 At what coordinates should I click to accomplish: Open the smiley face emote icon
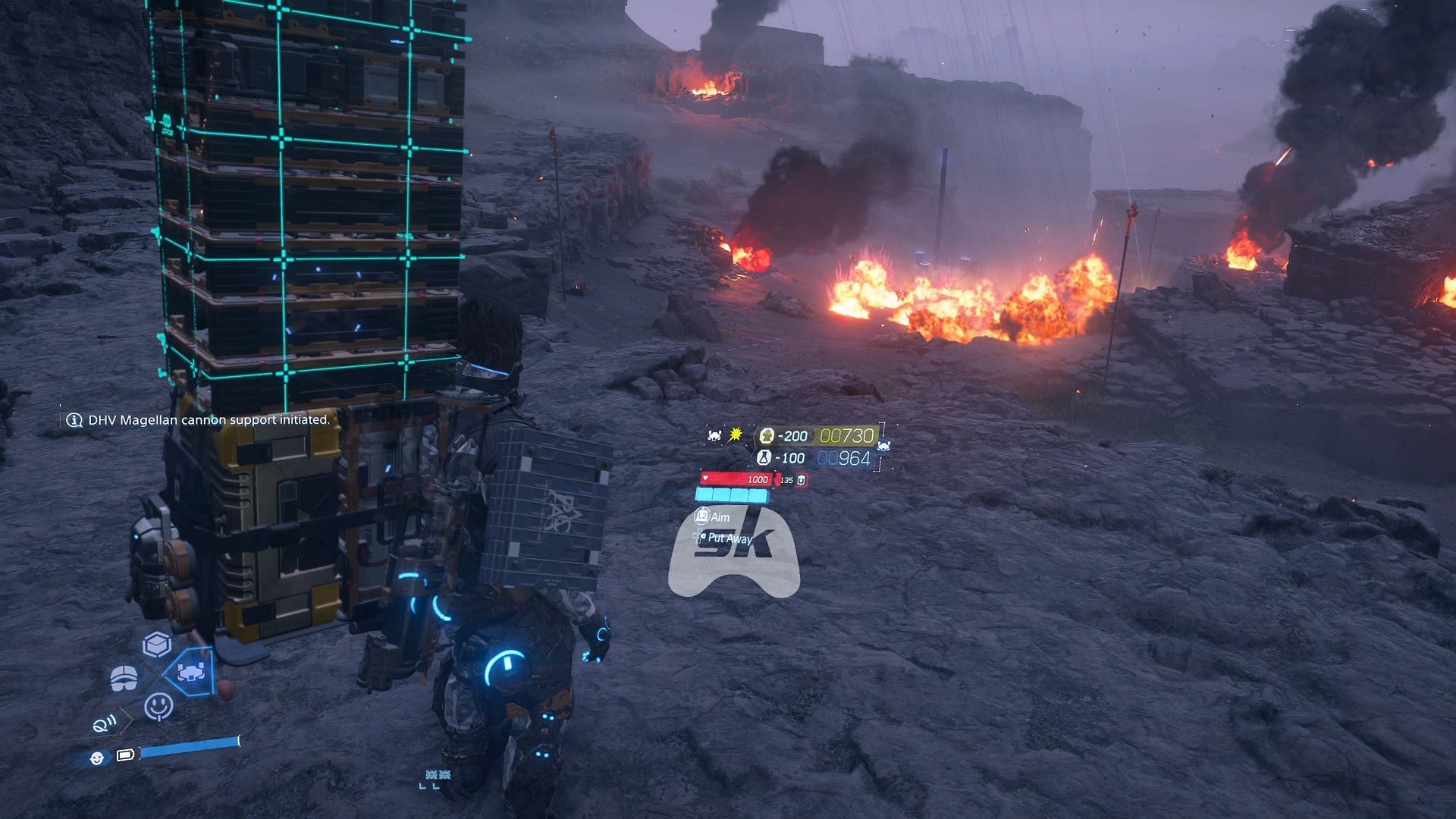tap(158, 706)
